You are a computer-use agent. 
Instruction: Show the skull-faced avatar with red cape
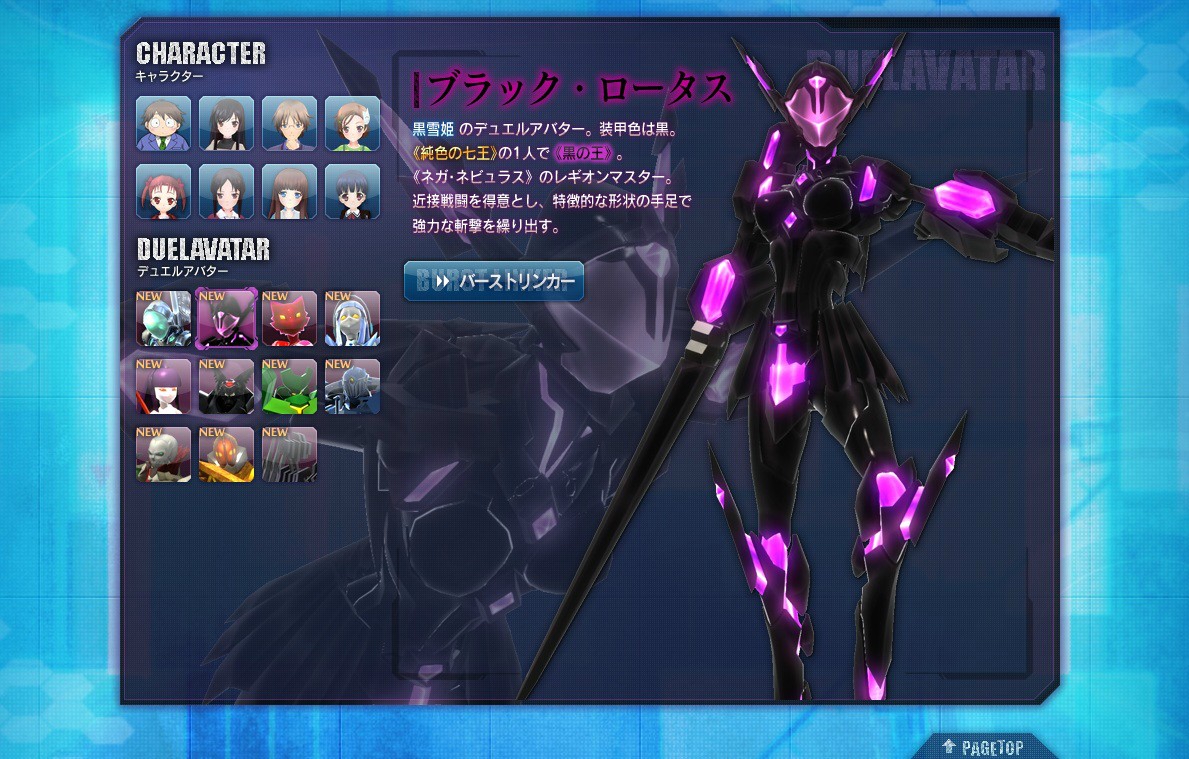(x=163, y=454)
